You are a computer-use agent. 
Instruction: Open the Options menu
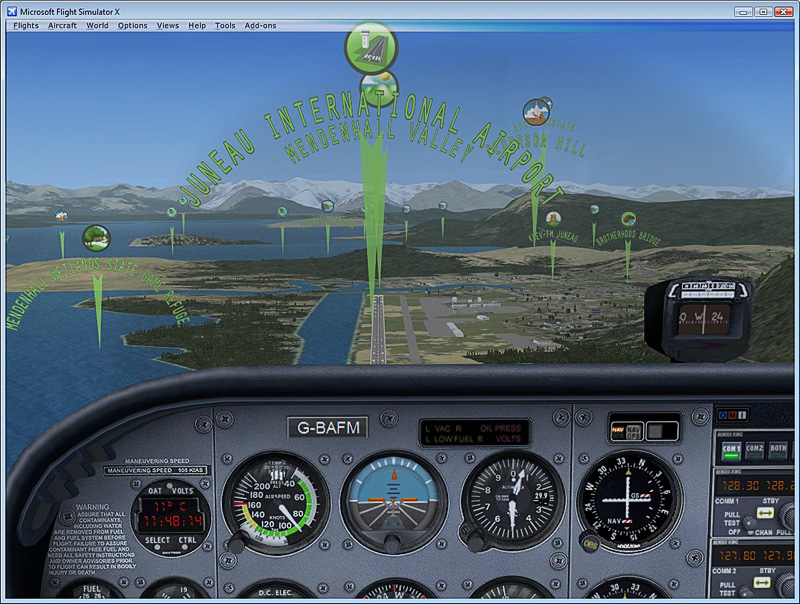click(x=132, y=25)
